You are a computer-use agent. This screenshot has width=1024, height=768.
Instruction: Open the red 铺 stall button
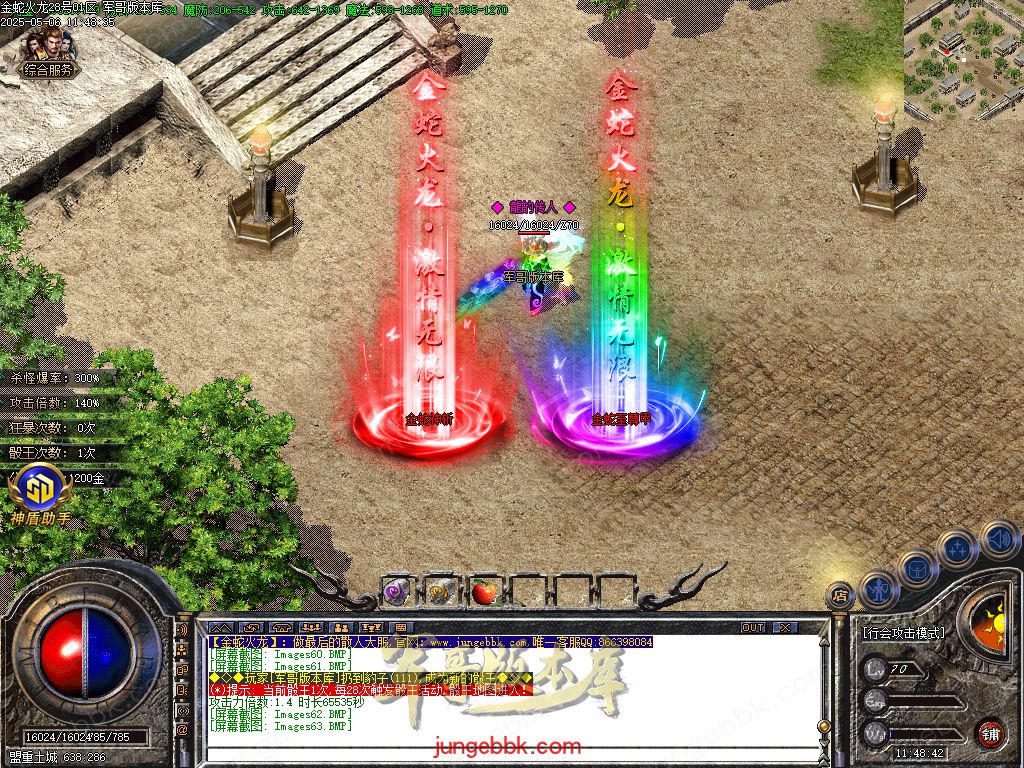(x=990, y=732)
